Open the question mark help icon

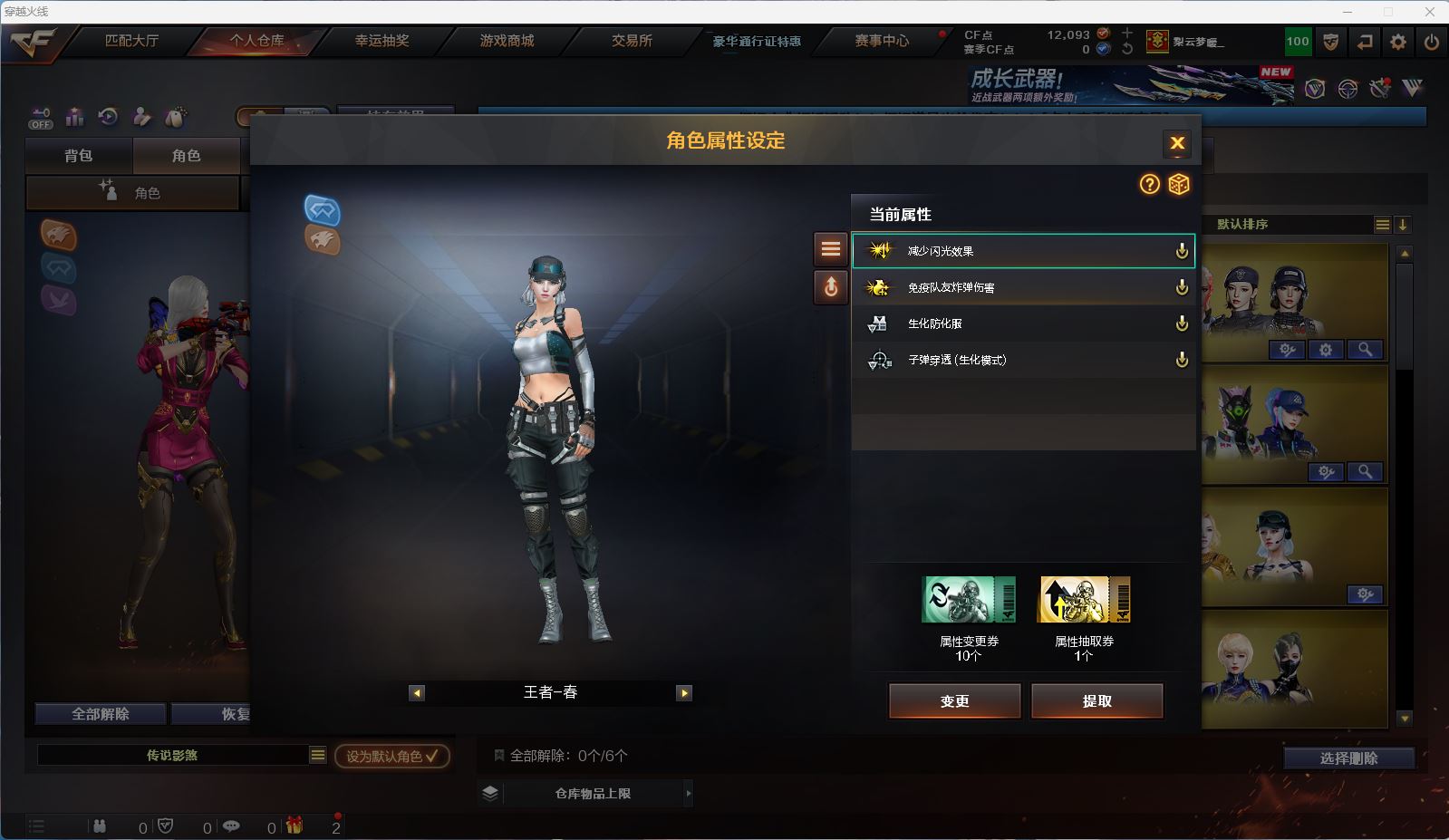[x=1149, y=185]
